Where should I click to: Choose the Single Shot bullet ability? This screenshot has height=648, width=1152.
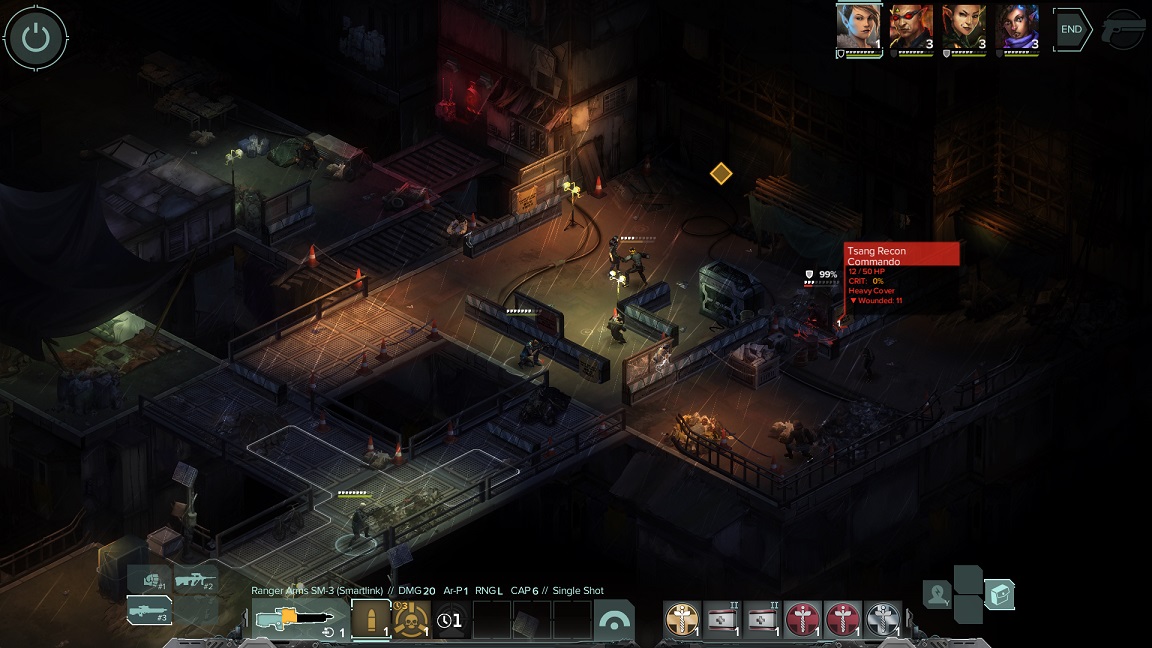click(370, 620)
